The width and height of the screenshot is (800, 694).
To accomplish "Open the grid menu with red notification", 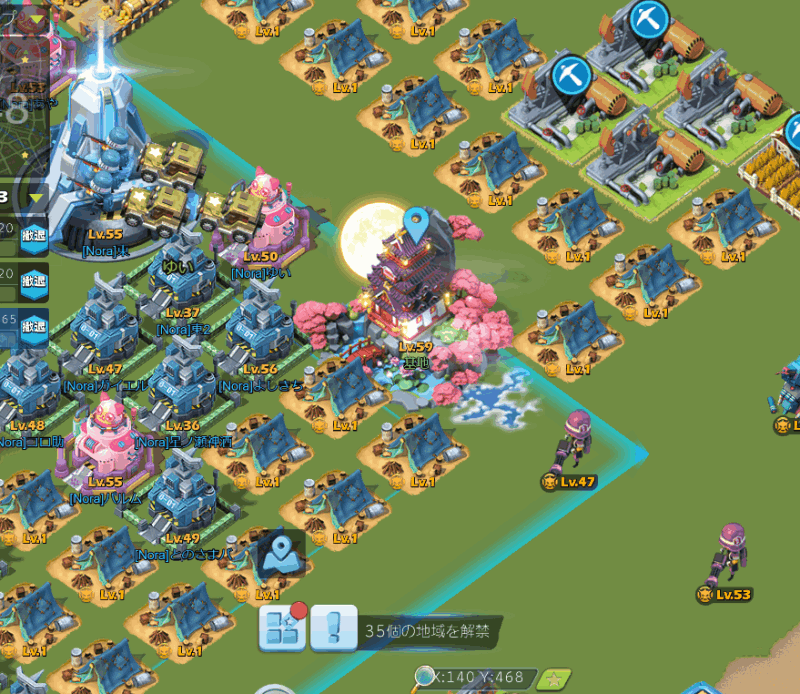I will pyautogui.click(x=282, y=627).
